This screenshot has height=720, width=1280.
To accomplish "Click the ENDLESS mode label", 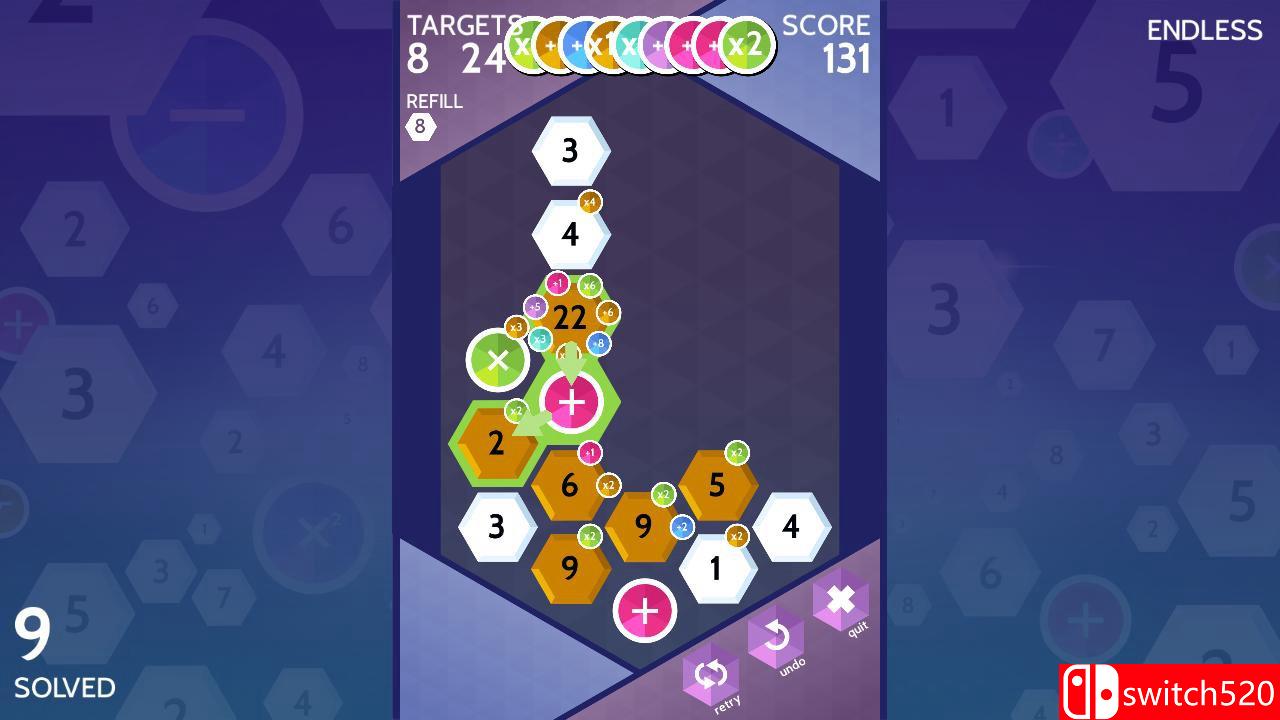I will [1204, 31].
